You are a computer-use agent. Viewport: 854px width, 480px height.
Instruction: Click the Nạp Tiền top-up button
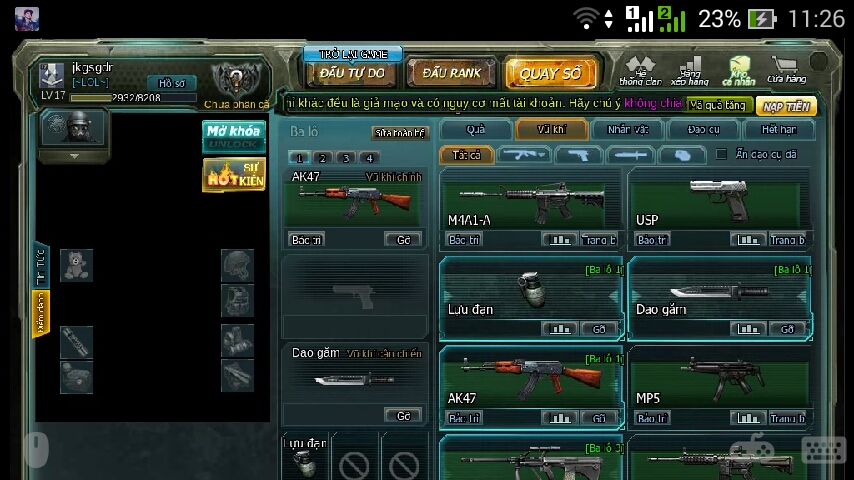(x=785, y=105)
